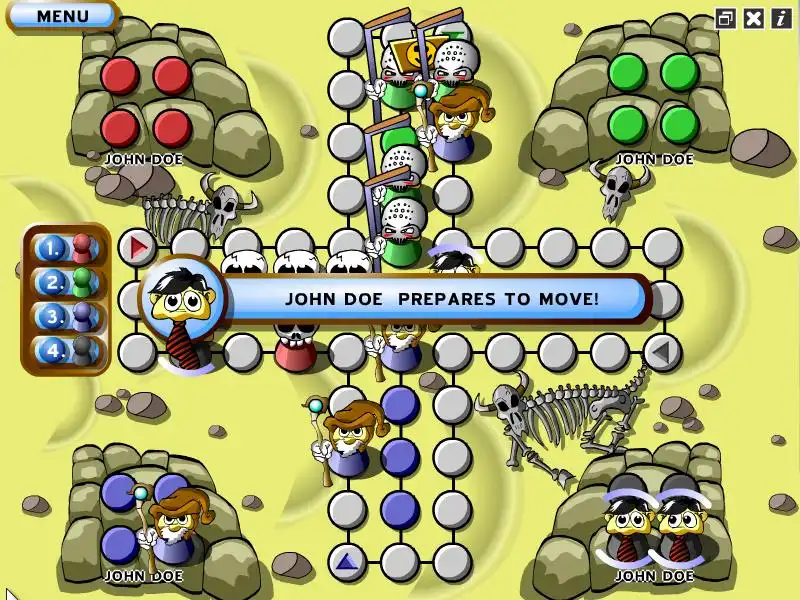The image size is (800, 600).
Task: Open the game MENU
Action: [62, 16]
